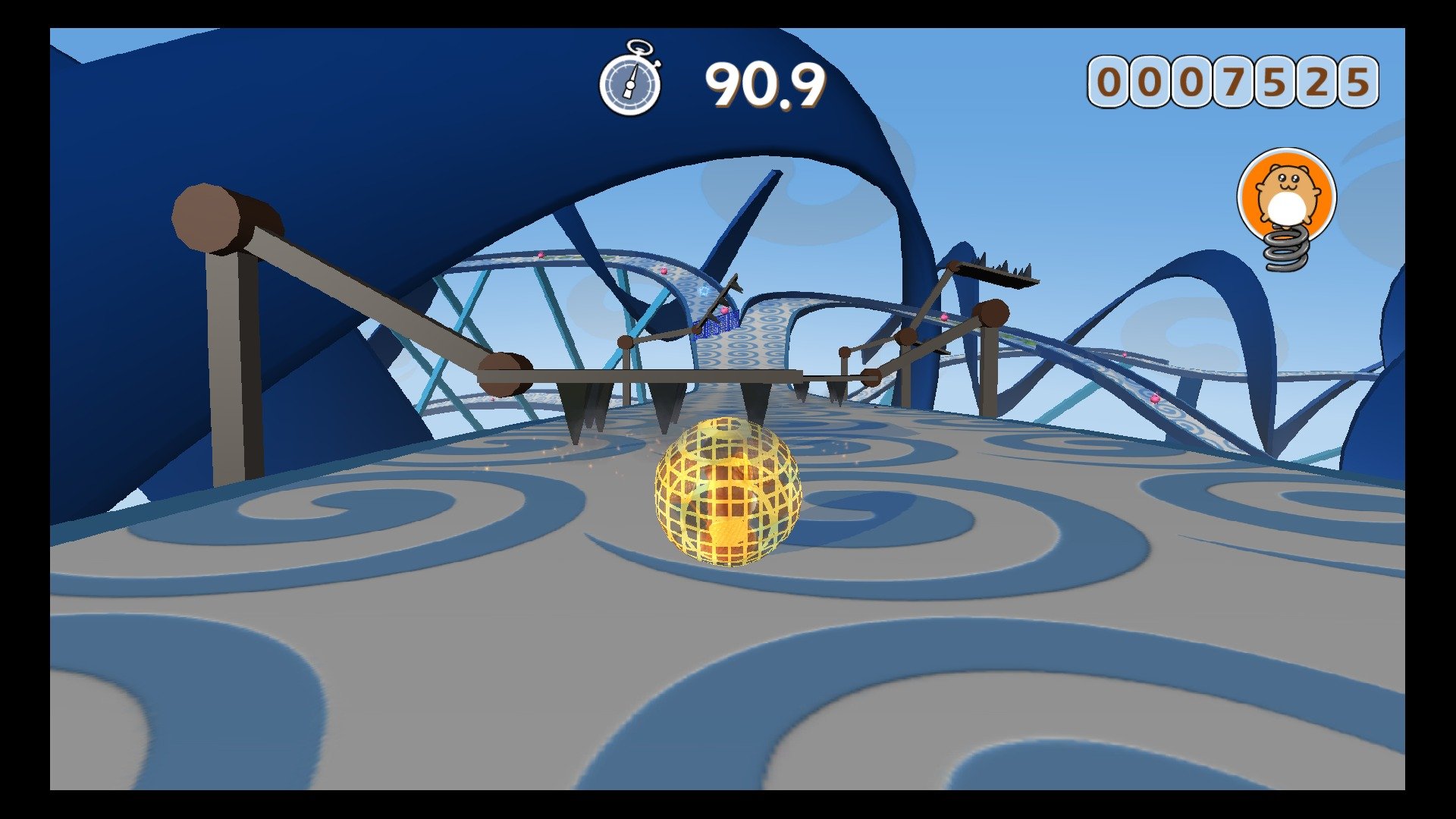1456x819 pixels.
Task: Click the first zero on the score counter
Action: pyautogui.click(x=1109, y=80)
